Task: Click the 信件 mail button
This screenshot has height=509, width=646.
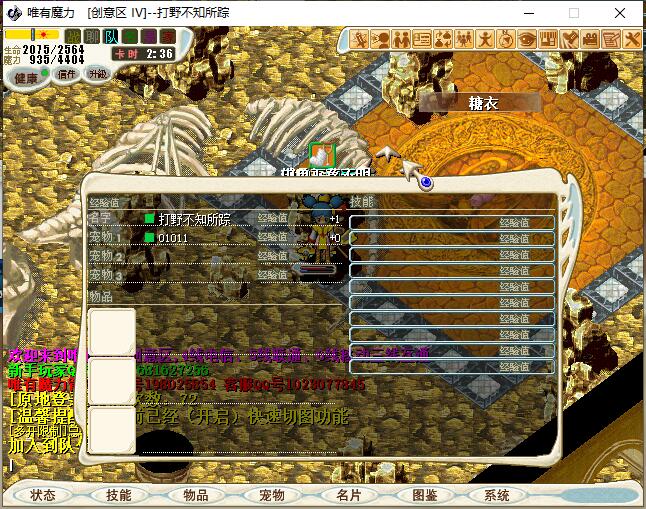Action: pos(67,74)
